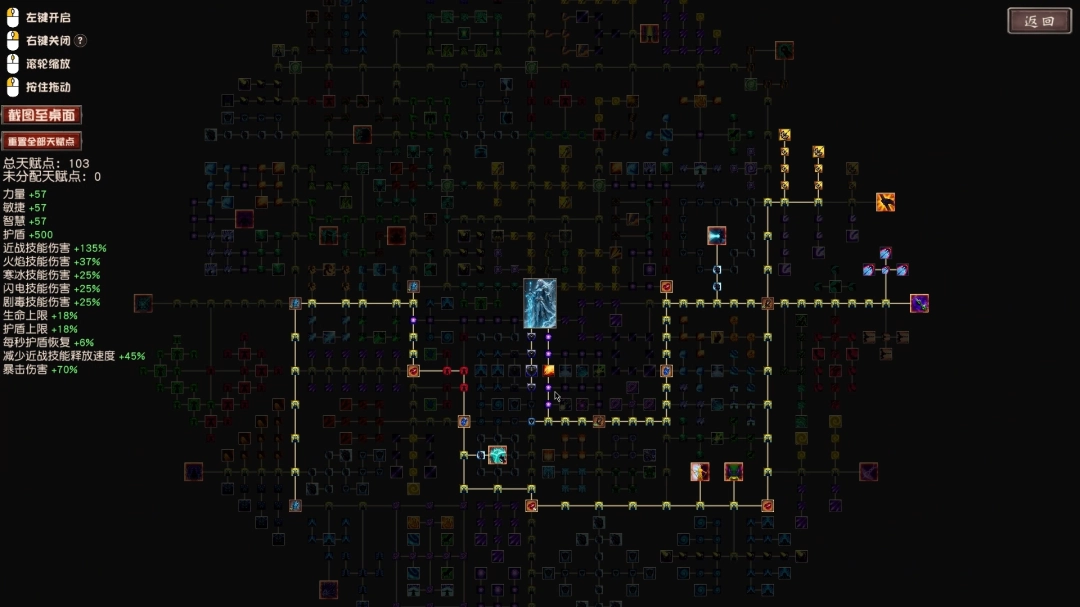Viewport: 1080px width, 607px height.
Task: Pick the cyan beam talent node
Action: pos(716,236)
